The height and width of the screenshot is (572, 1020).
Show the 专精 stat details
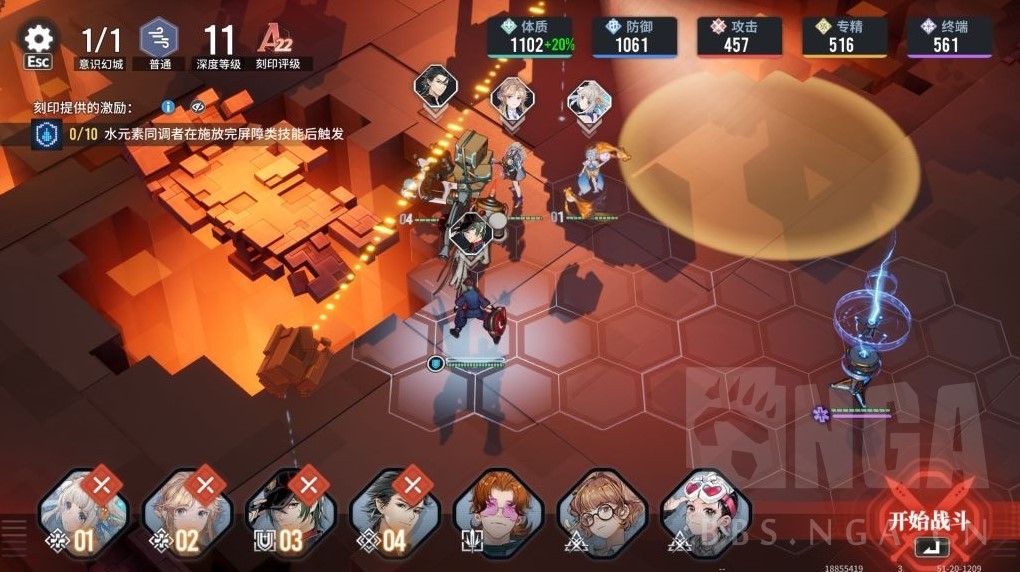click(x=844, y=37)
